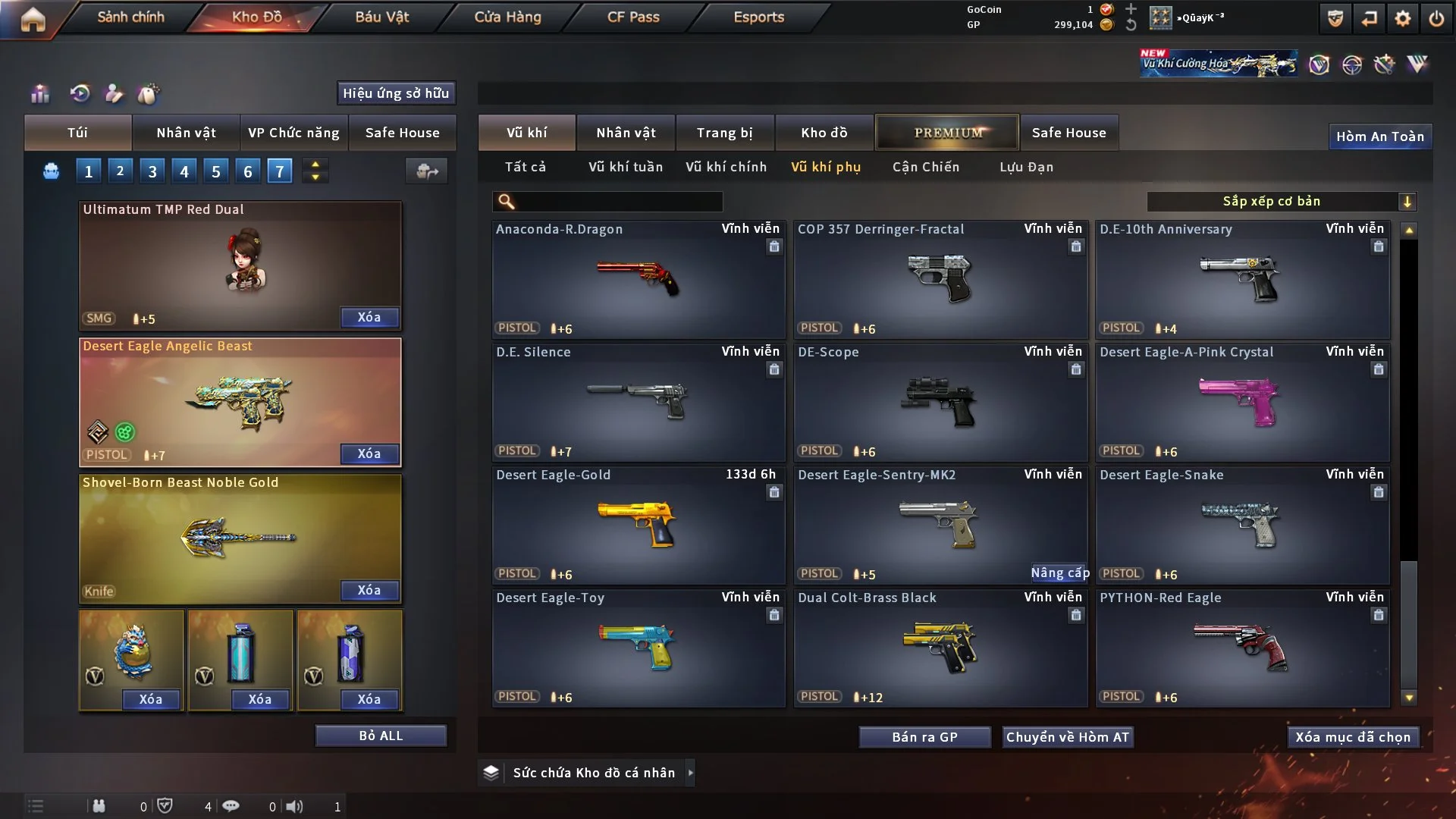Choose the Desert Eagle-Gold pistol
The width and height of the screenshot is (1456, 819).
[x=638, y=525]
